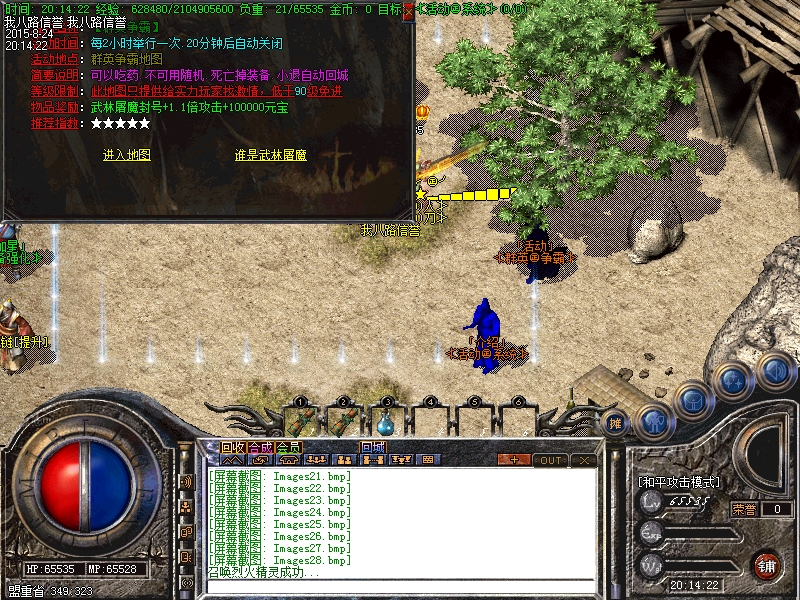Open the 合成 crafting button
Screen dimensions: 800x600
coord(261,447)
